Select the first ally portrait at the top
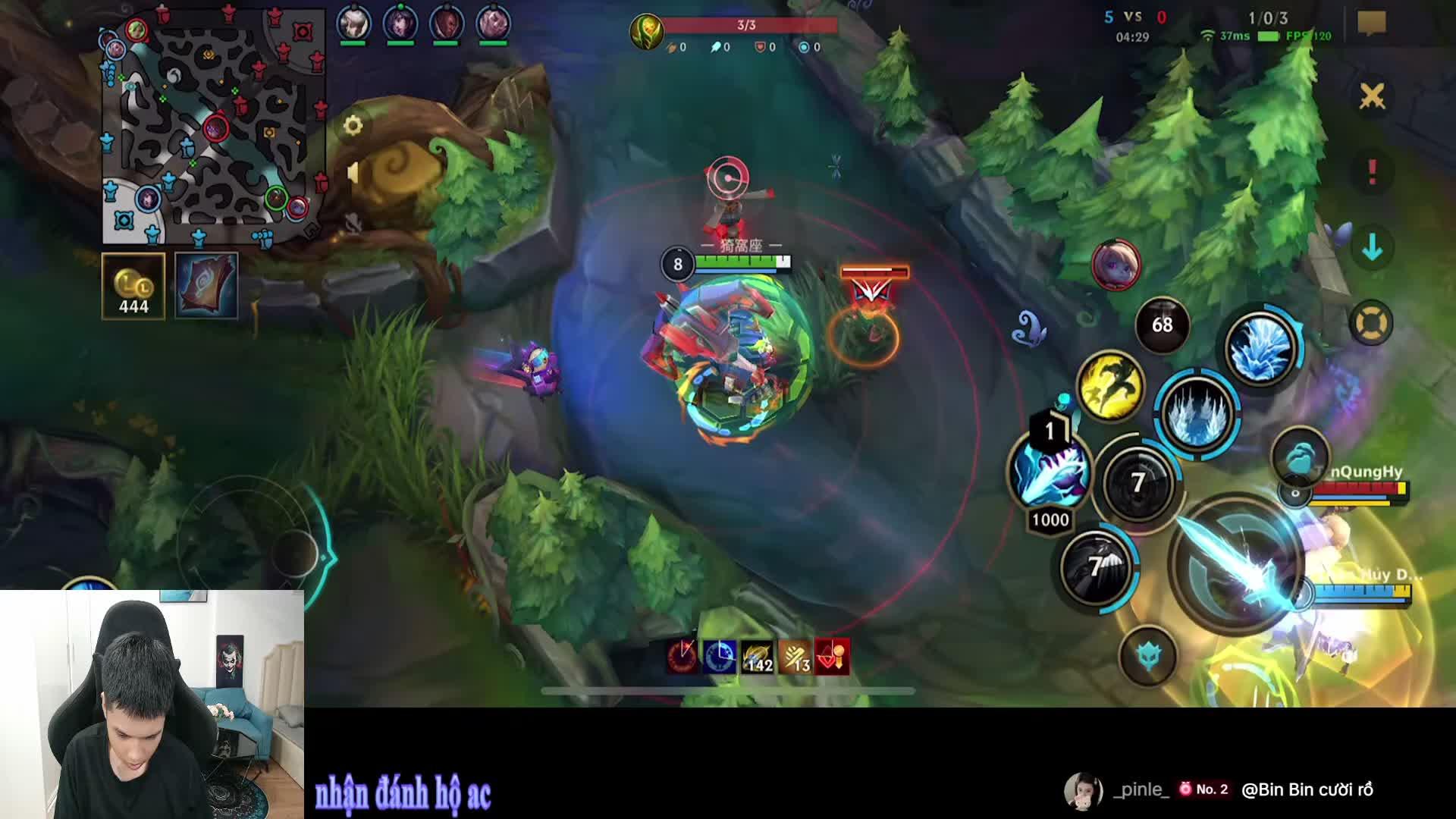 [x=353, y=20]
